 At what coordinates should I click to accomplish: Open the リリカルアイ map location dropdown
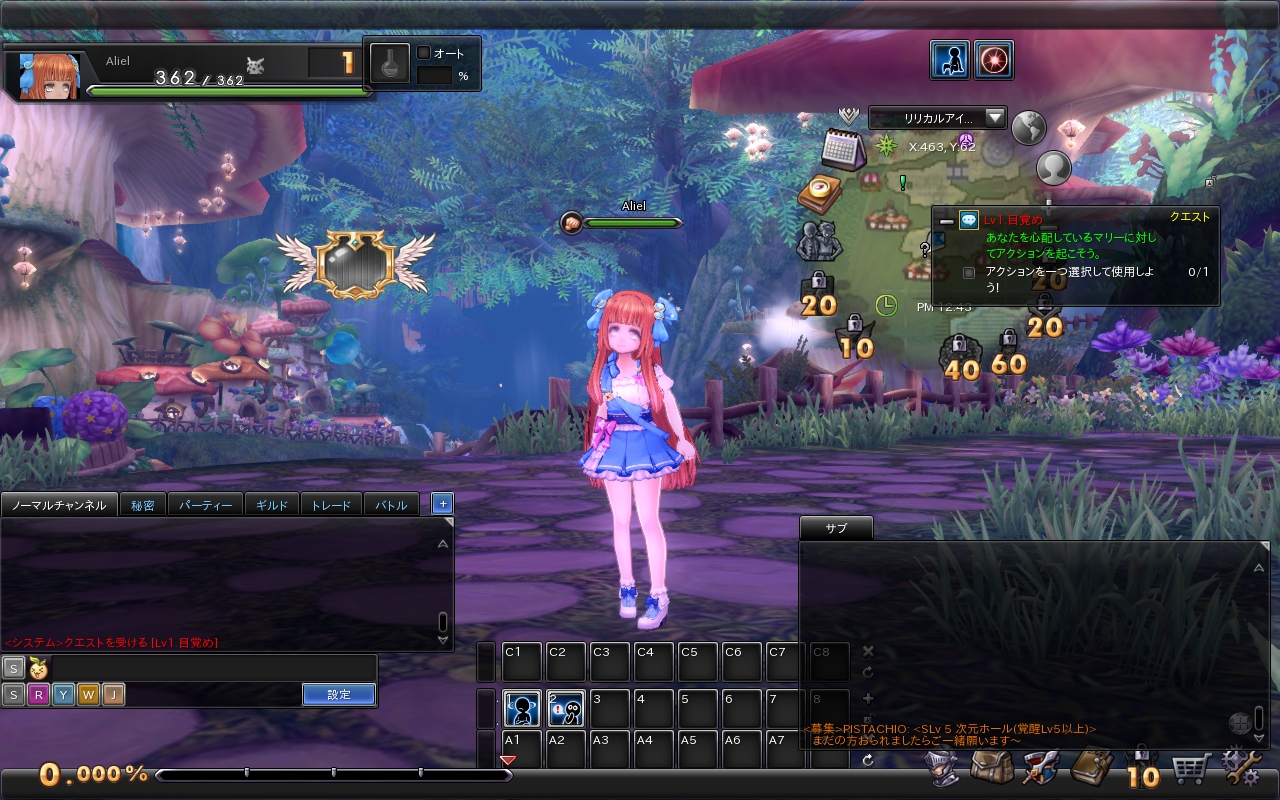(937, 118)
